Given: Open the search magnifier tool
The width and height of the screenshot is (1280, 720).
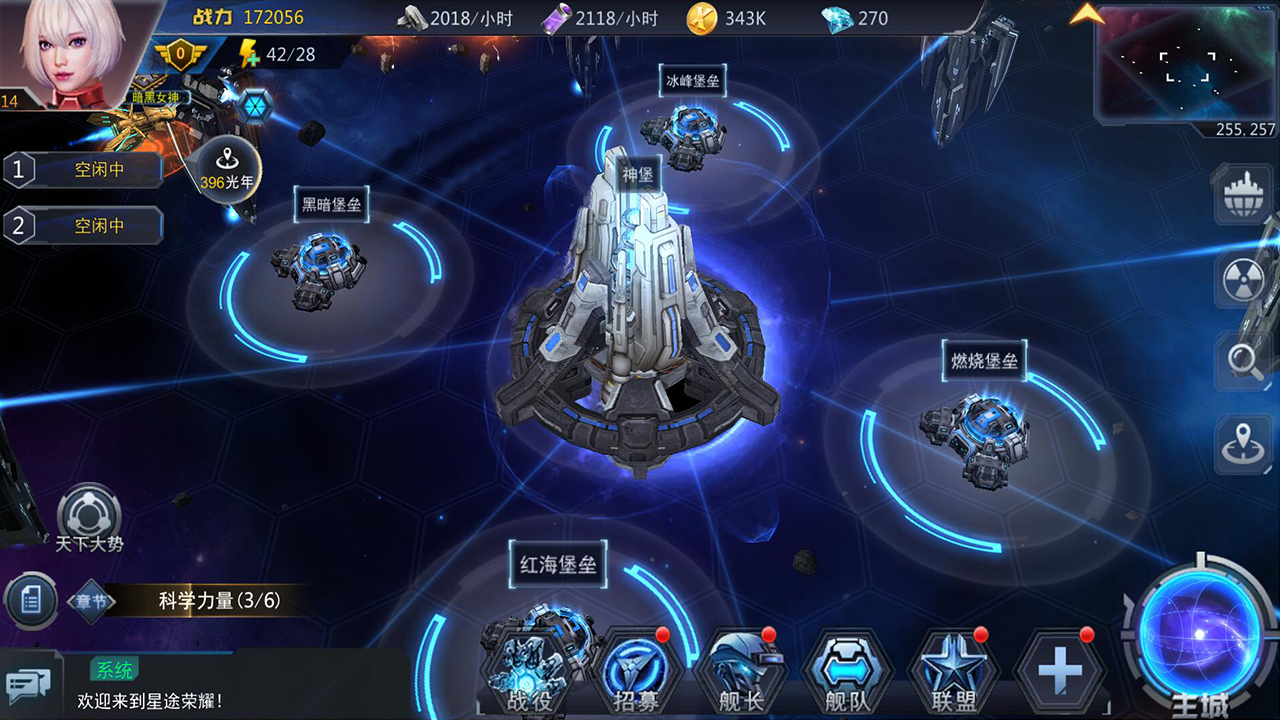Looking at the screenshot, I should click(x=1240, y=362).
